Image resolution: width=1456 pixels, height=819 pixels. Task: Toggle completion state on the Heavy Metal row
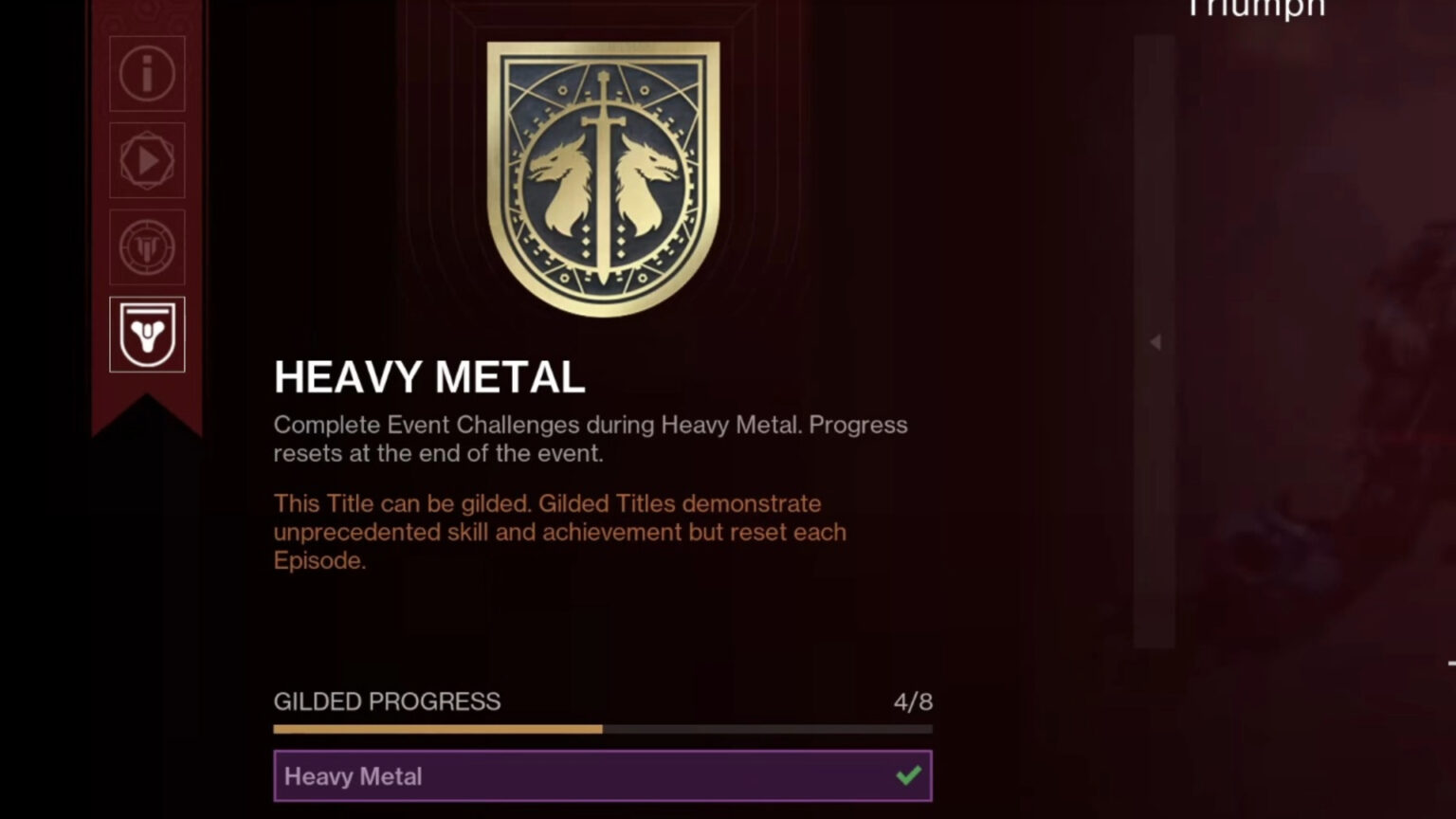pyautogui.click(x=603, y=775)
